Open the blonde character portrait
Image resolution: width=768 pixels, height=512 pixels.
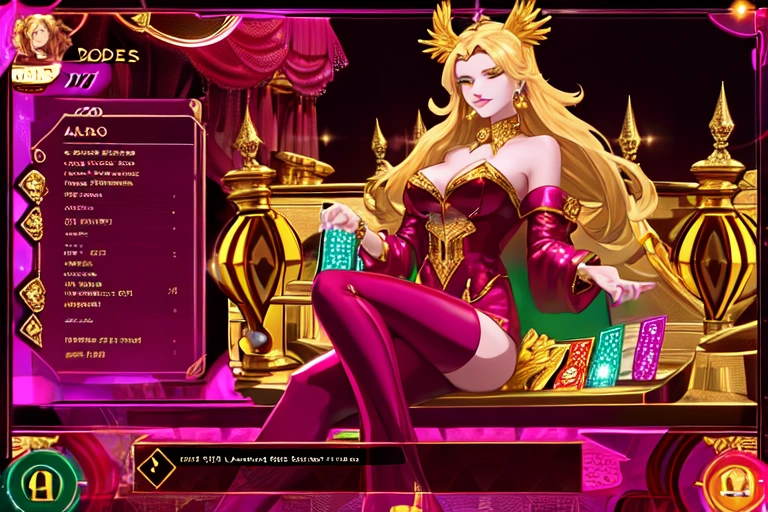pyautogui.click(x=42, y=37)
